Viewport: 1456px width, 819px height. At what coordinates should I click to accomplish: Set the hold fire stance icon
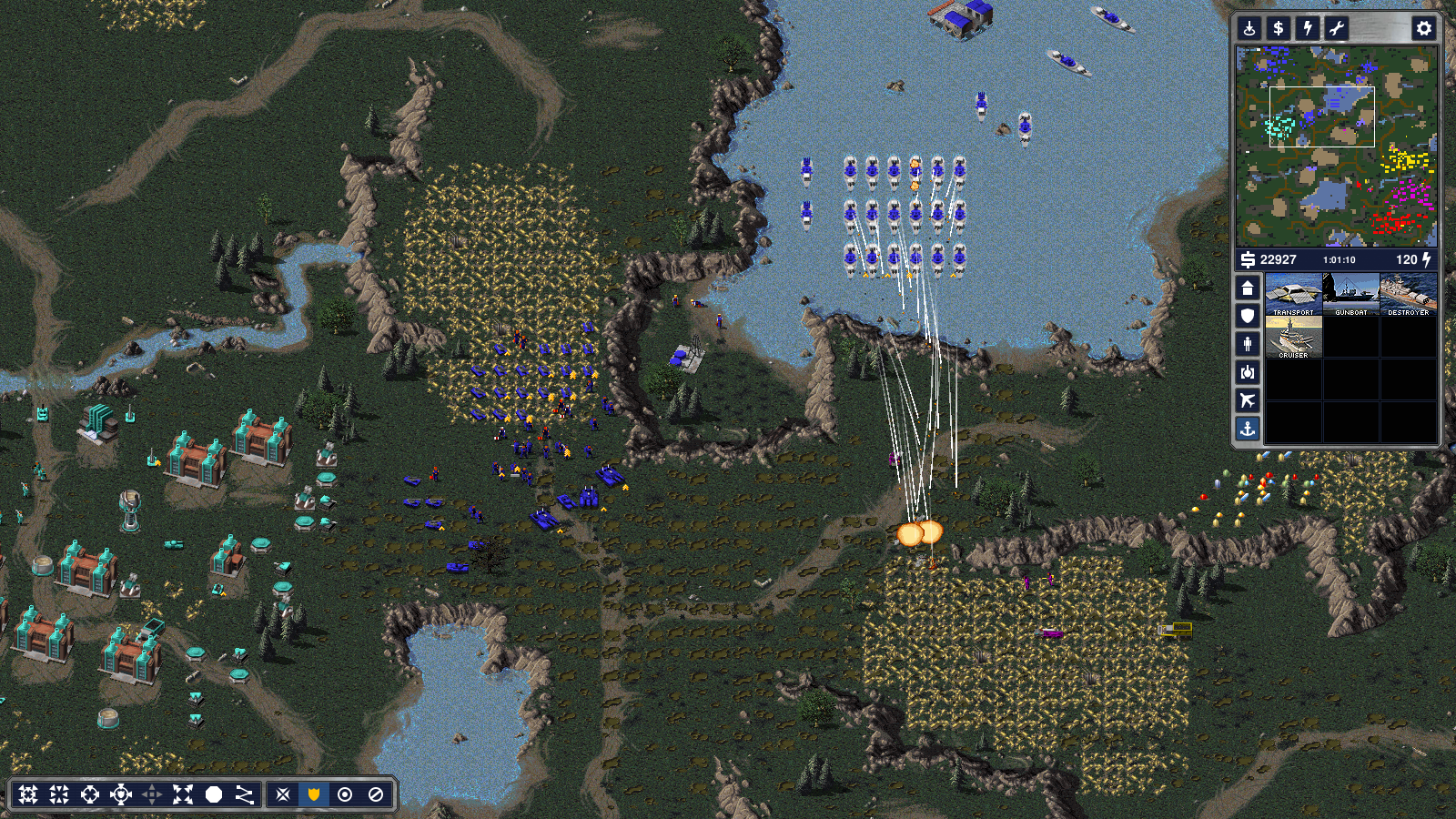(x=376, y=794)
